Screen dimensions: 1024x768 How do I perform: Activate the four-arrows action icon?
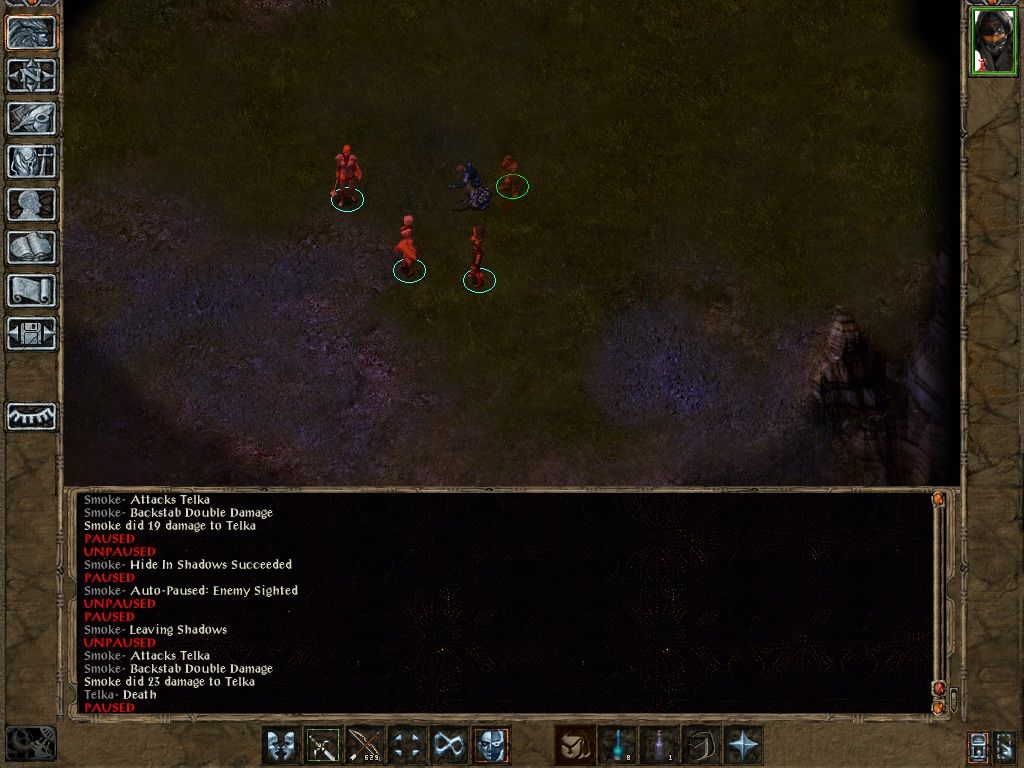407,745
